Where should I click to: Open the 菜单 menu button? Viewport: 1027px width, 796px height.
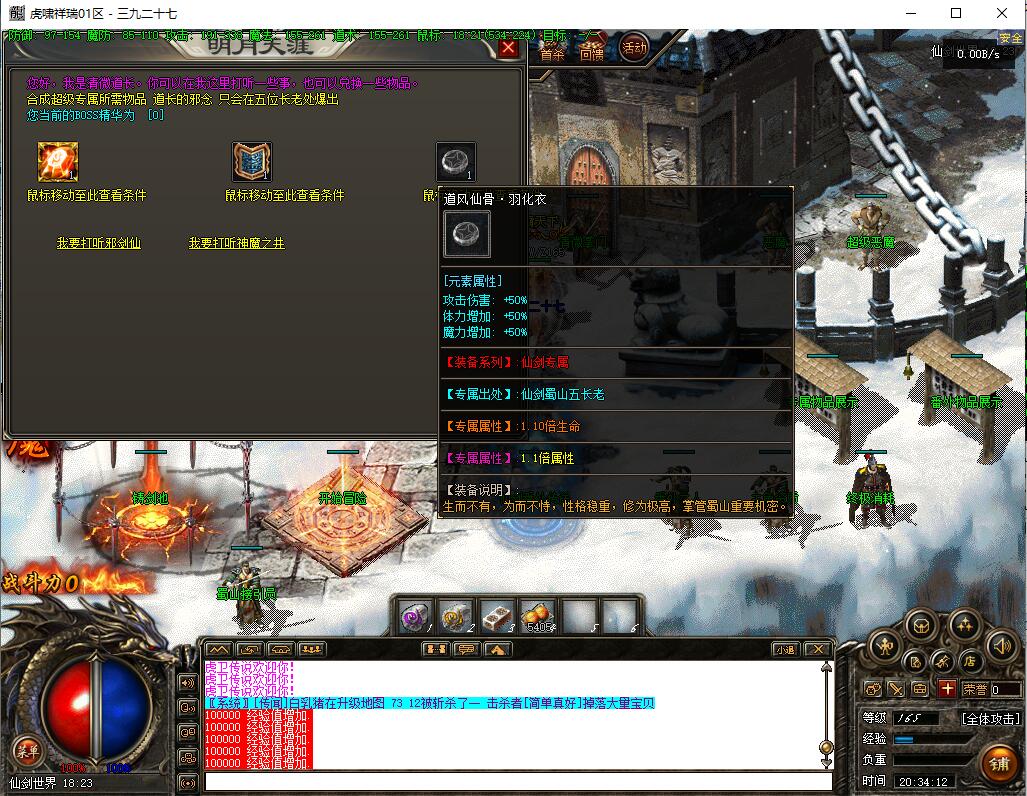(27, 751)
